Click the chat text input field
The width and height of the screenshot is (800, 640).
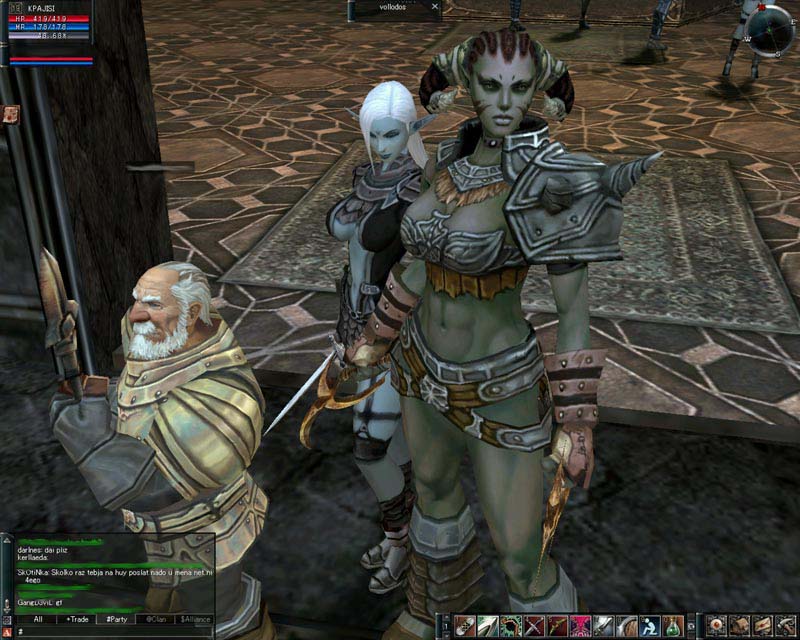coord(110,632)
